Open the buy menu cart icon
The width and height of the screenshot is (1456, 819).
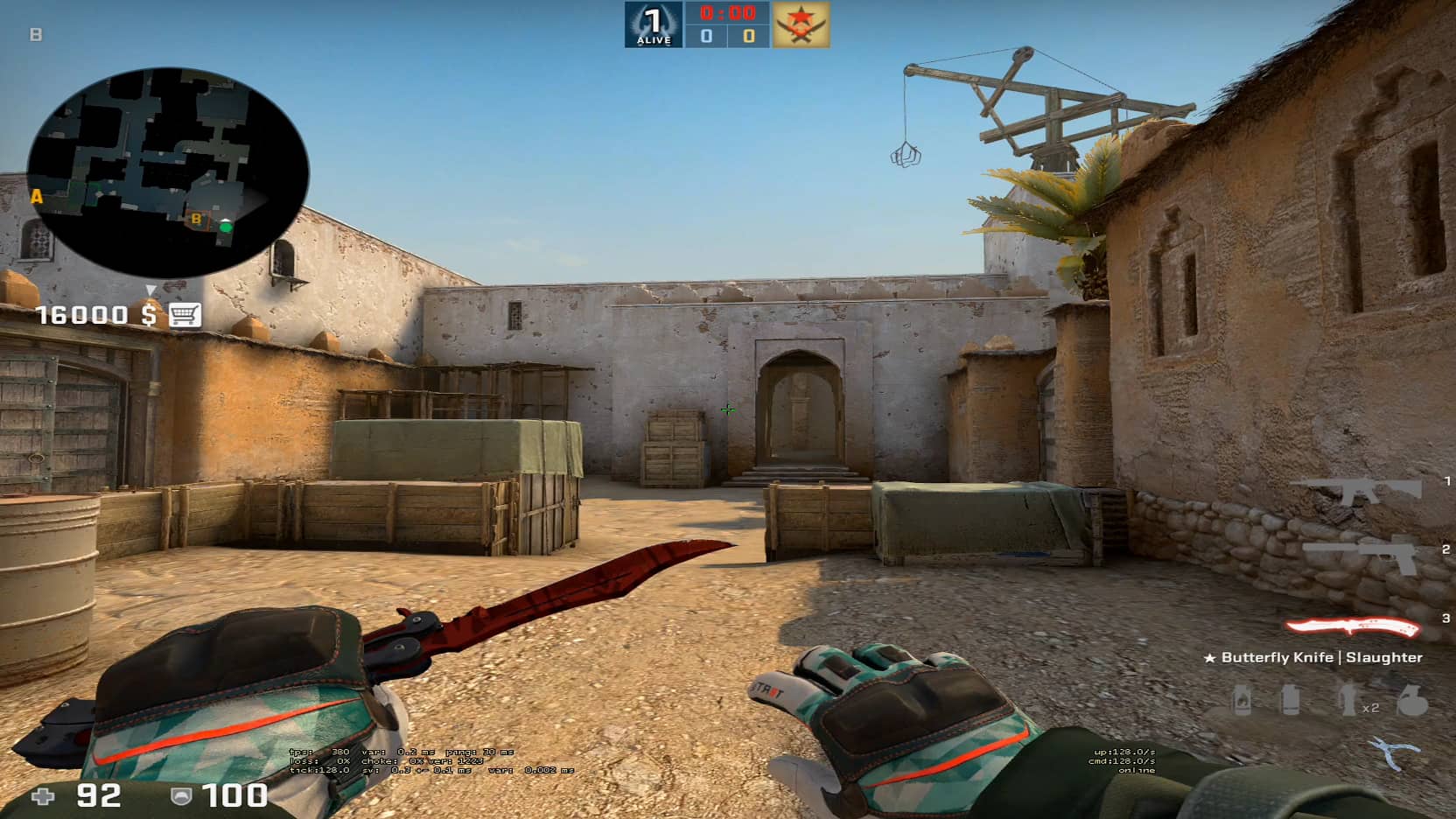click(185, 314)
